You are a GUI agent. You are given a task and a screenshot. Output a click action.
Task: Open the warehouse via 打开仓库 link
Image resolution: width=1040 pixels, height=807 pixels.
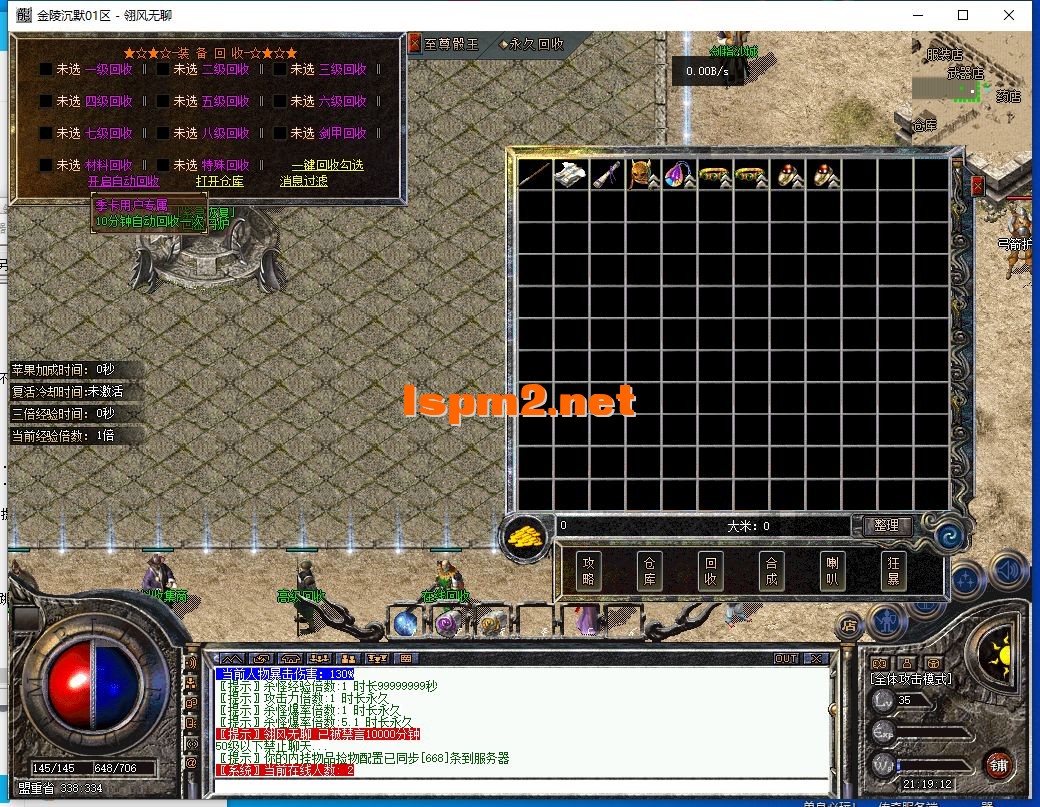point(219,182)
